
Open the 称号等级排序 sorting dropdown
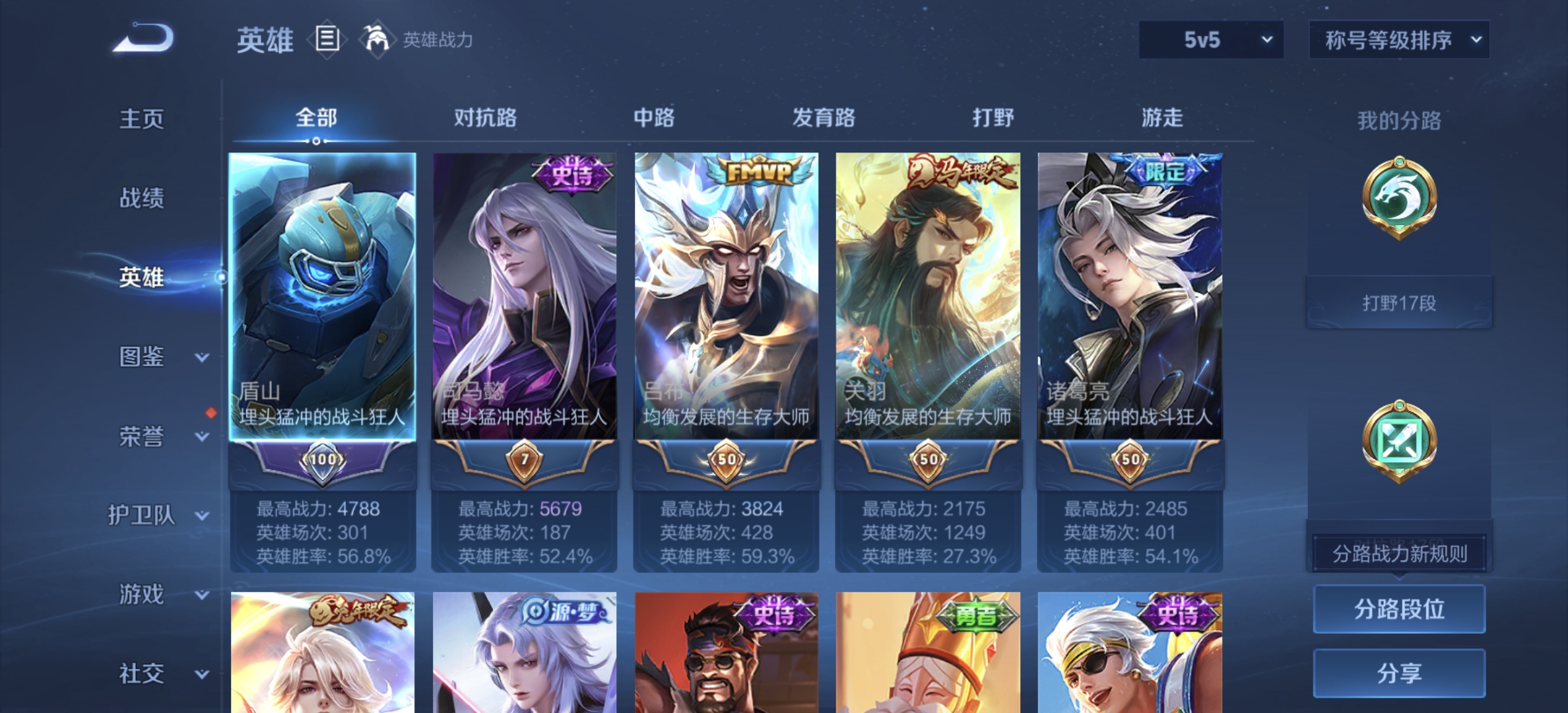(x=1398, y=39)
